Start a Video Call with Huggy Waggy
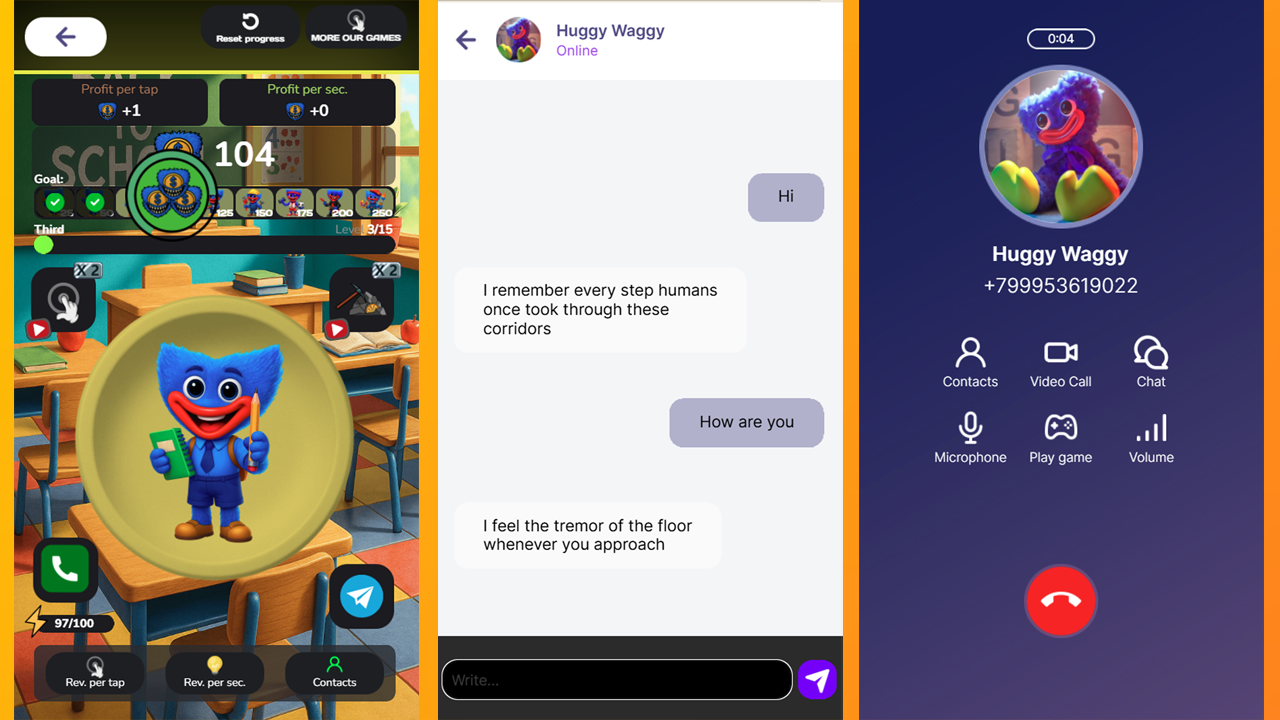Image resolution: width=1280 pixels, height=720 pixels. 1060,361
